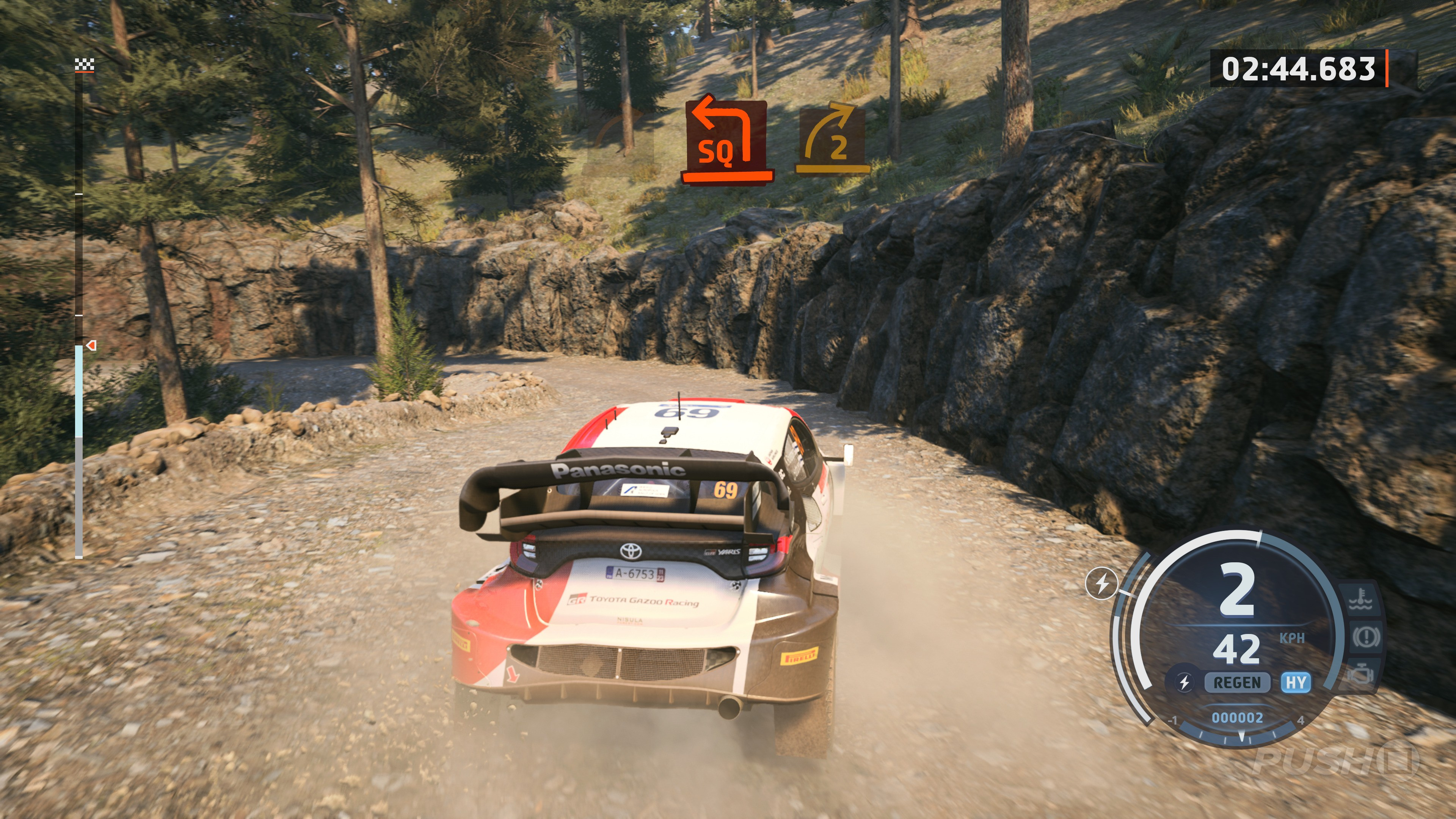Select the brake warning indicator icon
The height and width of the screenshot is (819, 1456).
pyautogui.click(x=1366, y=637)
